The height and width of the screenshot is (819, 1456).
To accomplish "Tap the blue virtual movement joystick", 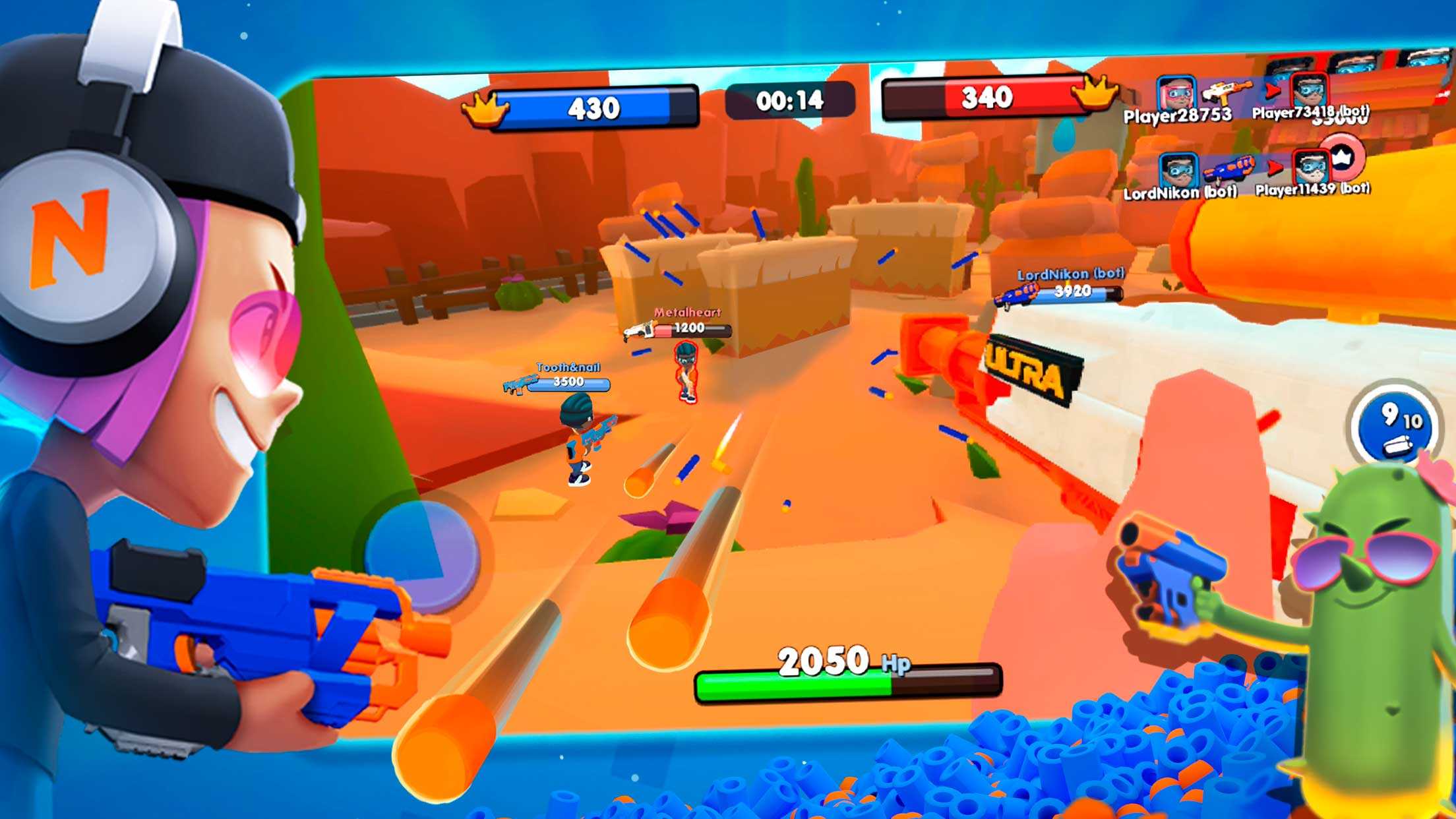I will [422, 556].
